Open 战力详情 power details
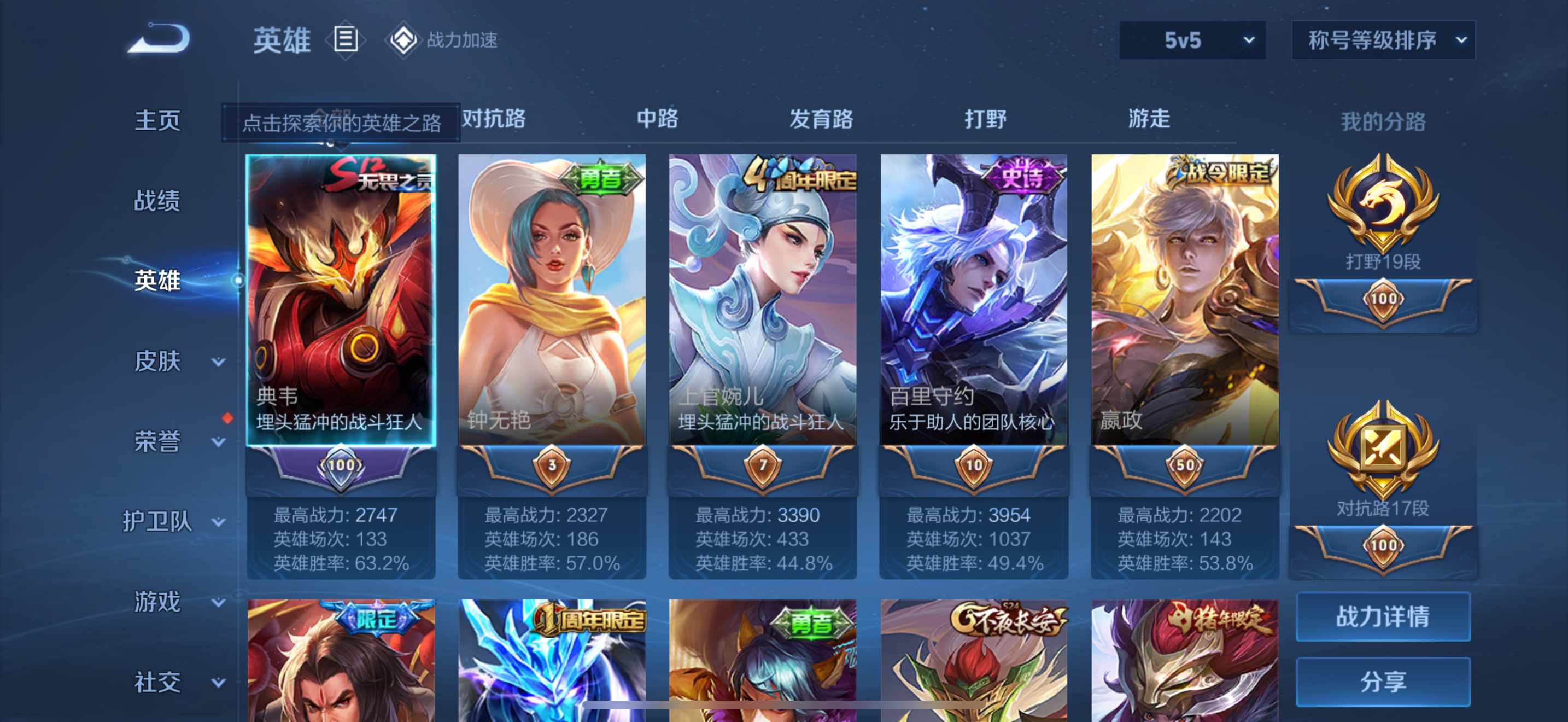This screenshot has height=722, width=1568. (1382, 616)
